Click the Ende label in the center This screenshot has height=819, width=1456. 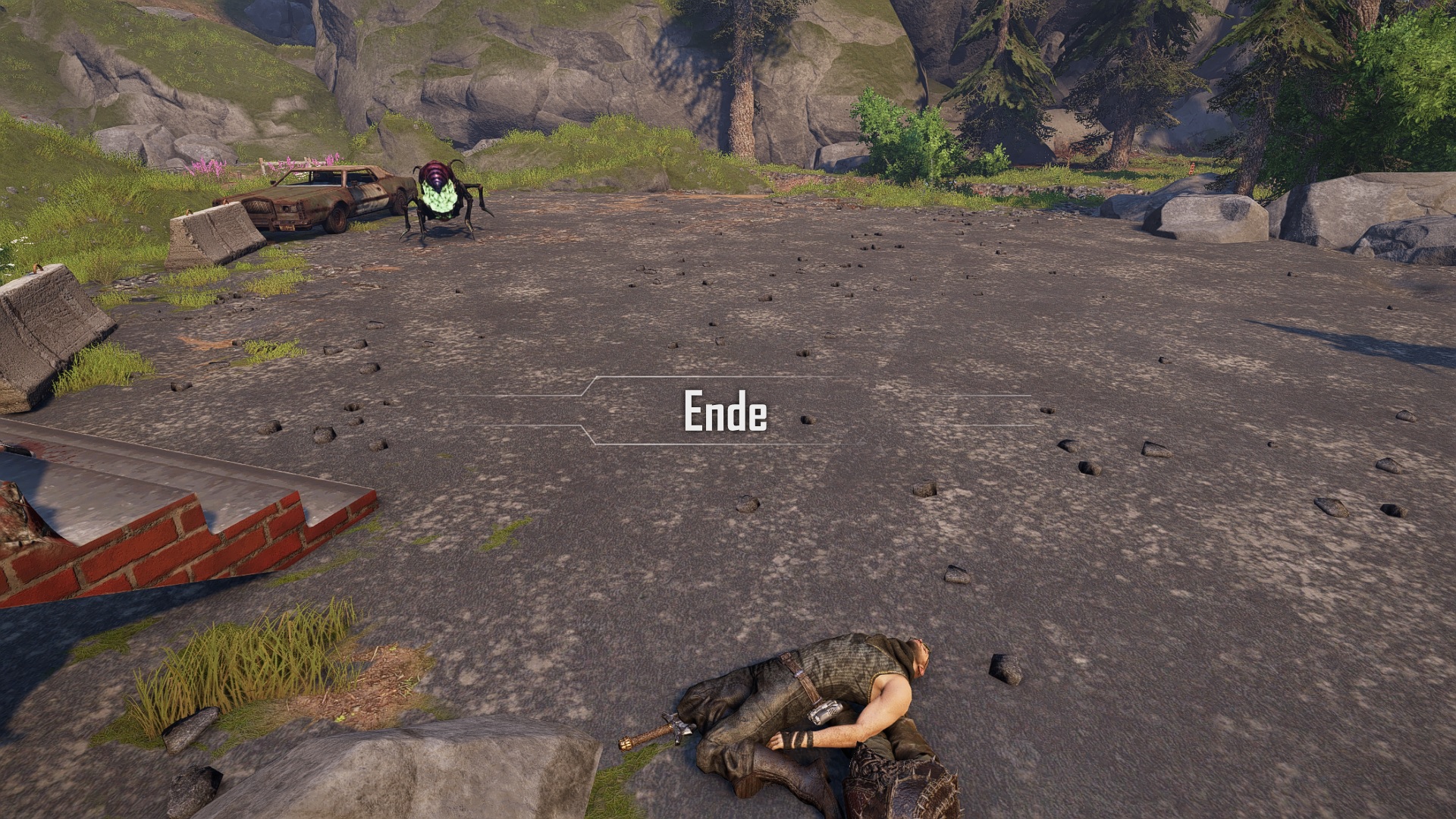click(724, 412)
